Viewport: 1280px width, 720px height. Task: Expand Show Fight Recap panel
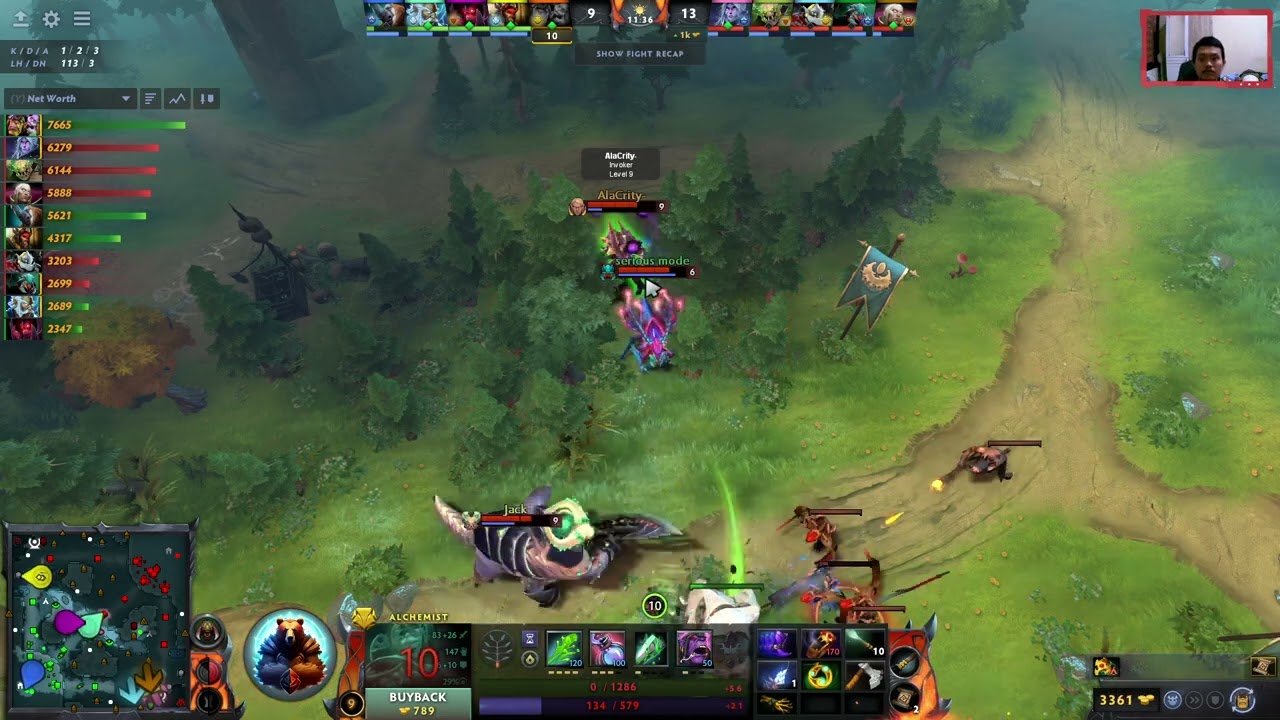(x=638, y=54)
